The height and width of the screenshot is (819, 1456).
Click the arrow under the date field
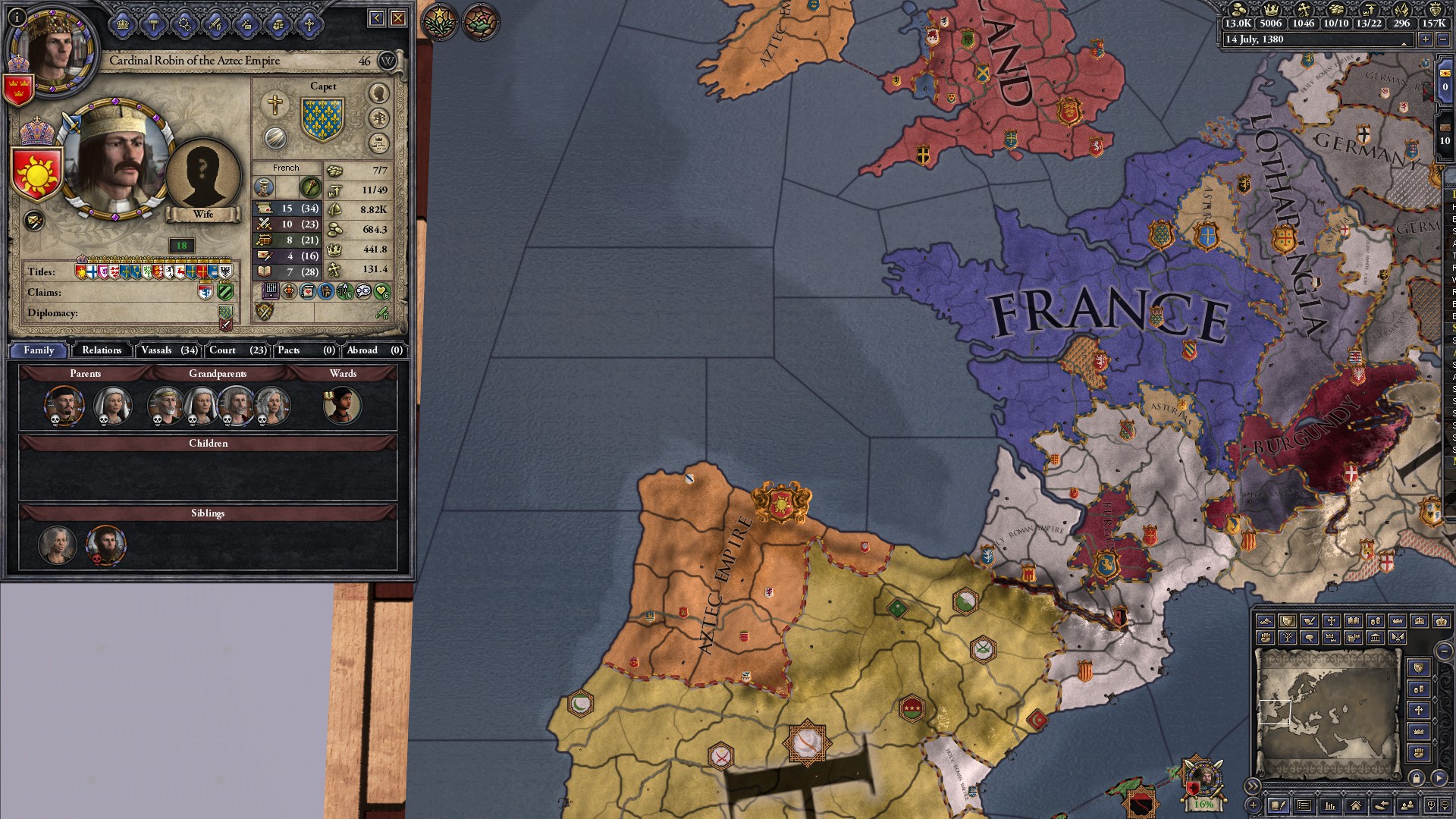1404,44
